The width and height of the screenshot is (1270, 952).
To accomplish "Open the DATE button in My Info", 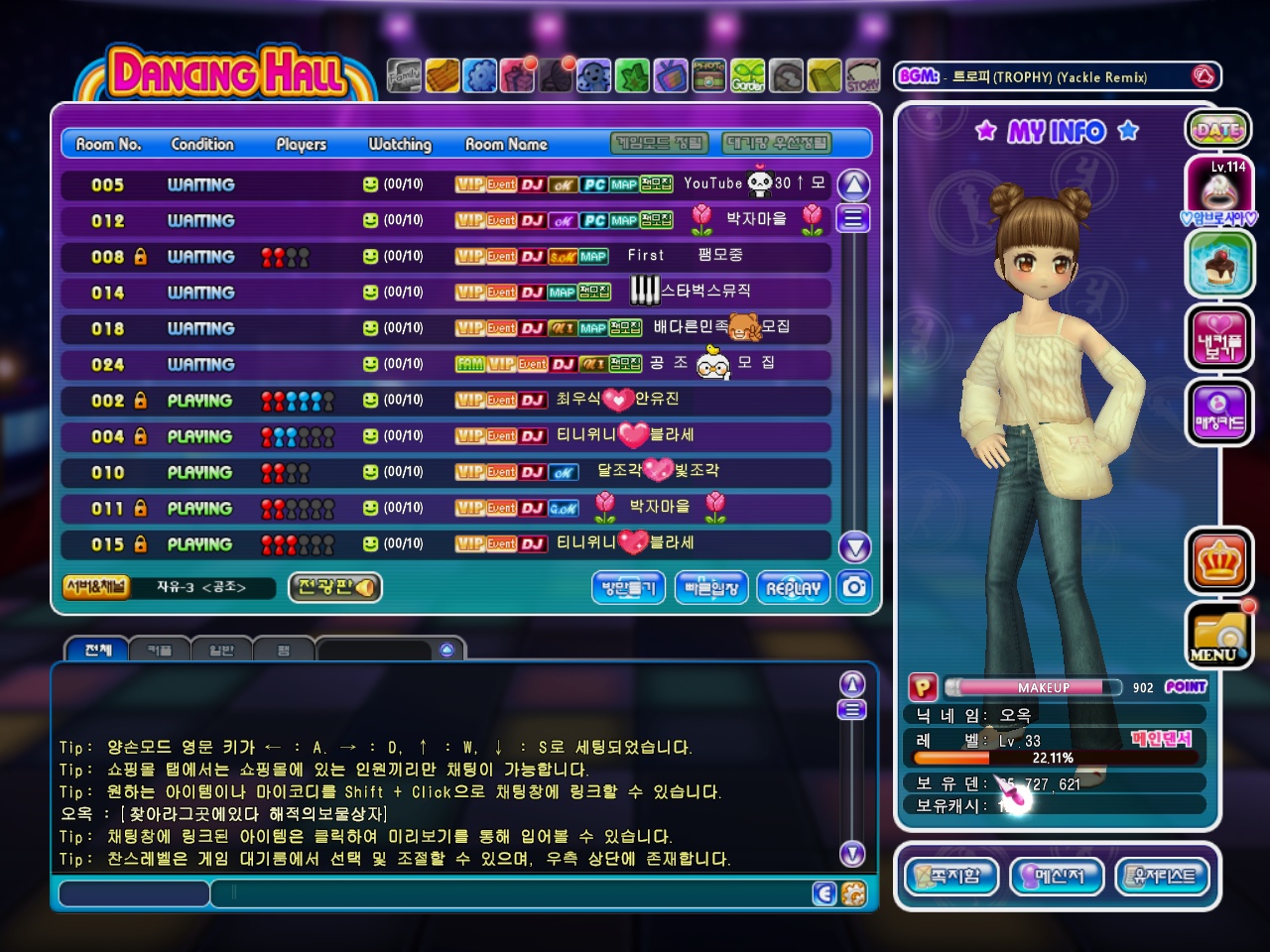I will point(1218,130).
